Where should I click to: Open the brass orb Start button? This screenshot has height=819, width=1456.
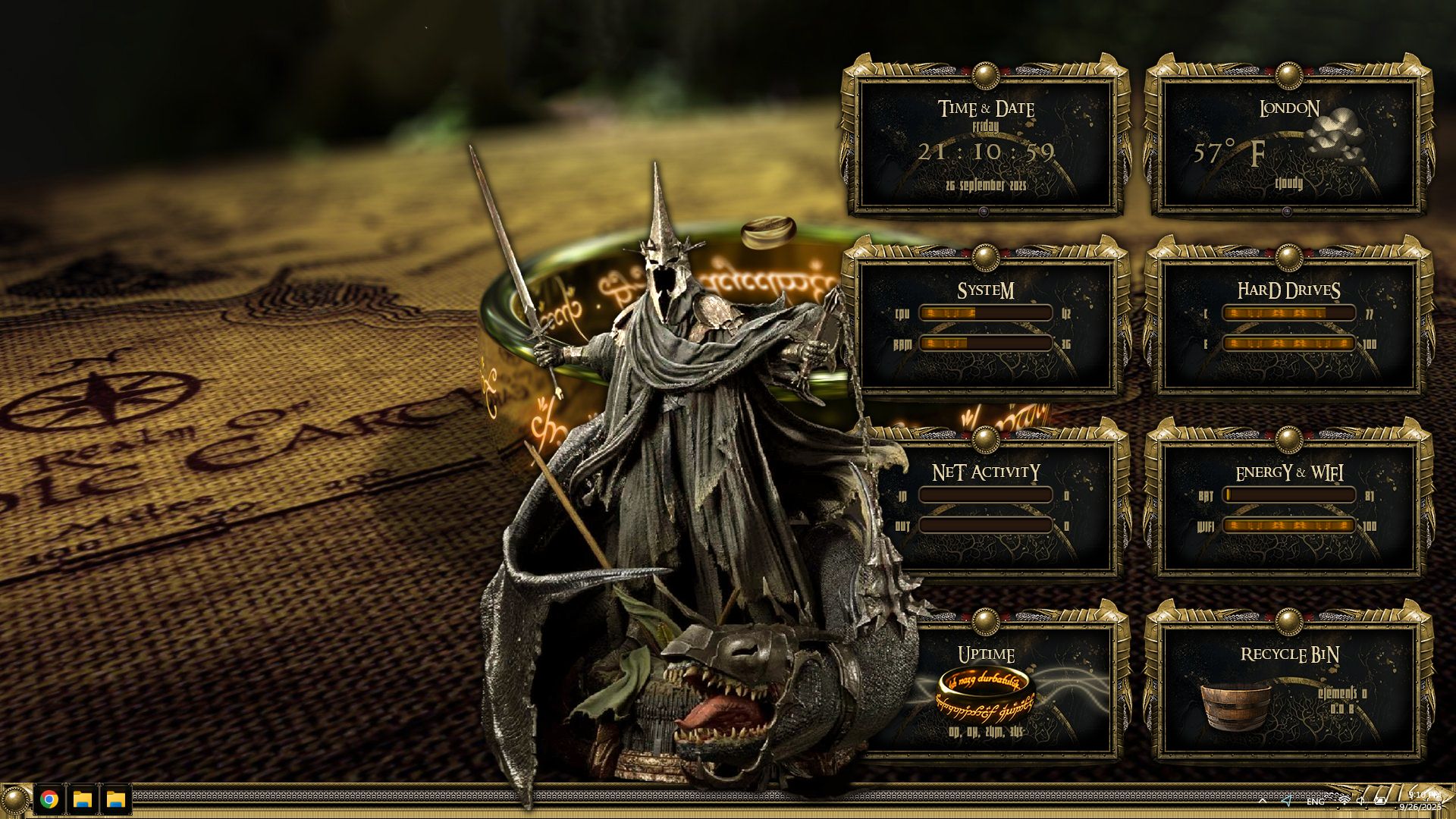14,799
